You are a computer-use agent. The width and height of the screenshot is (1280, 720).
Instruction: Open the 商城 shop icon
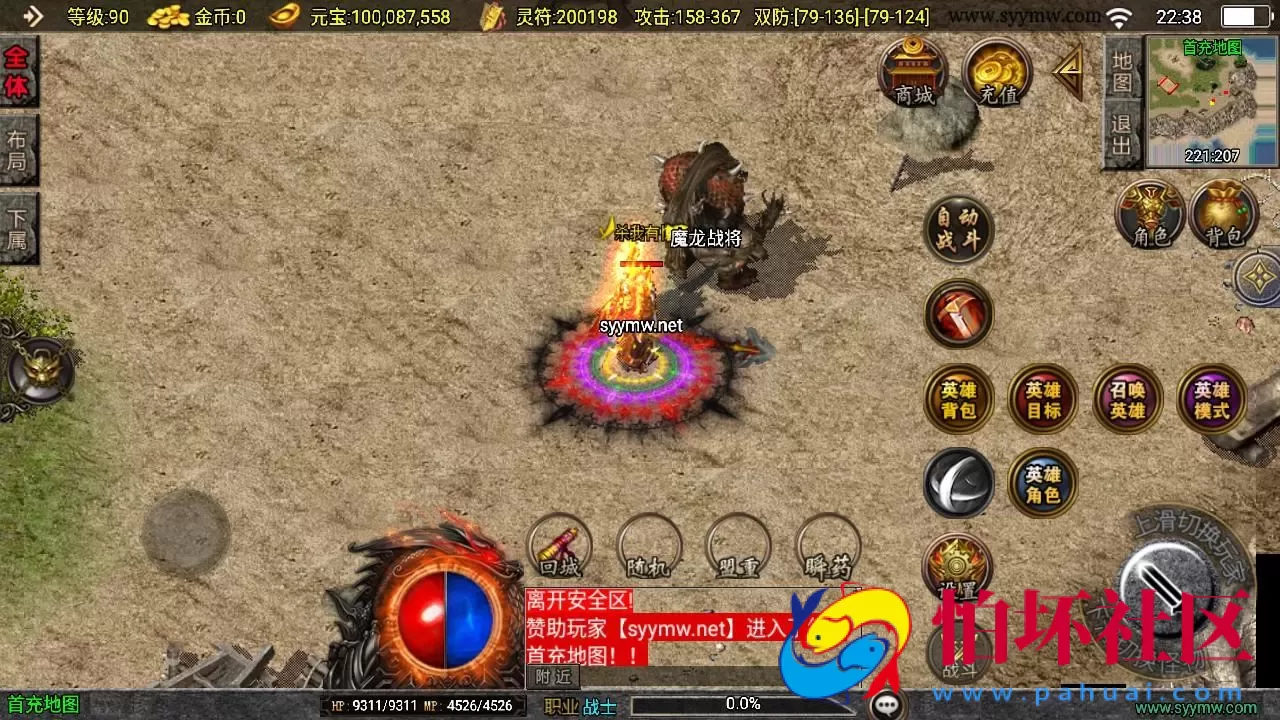click(x=914, y=75)
